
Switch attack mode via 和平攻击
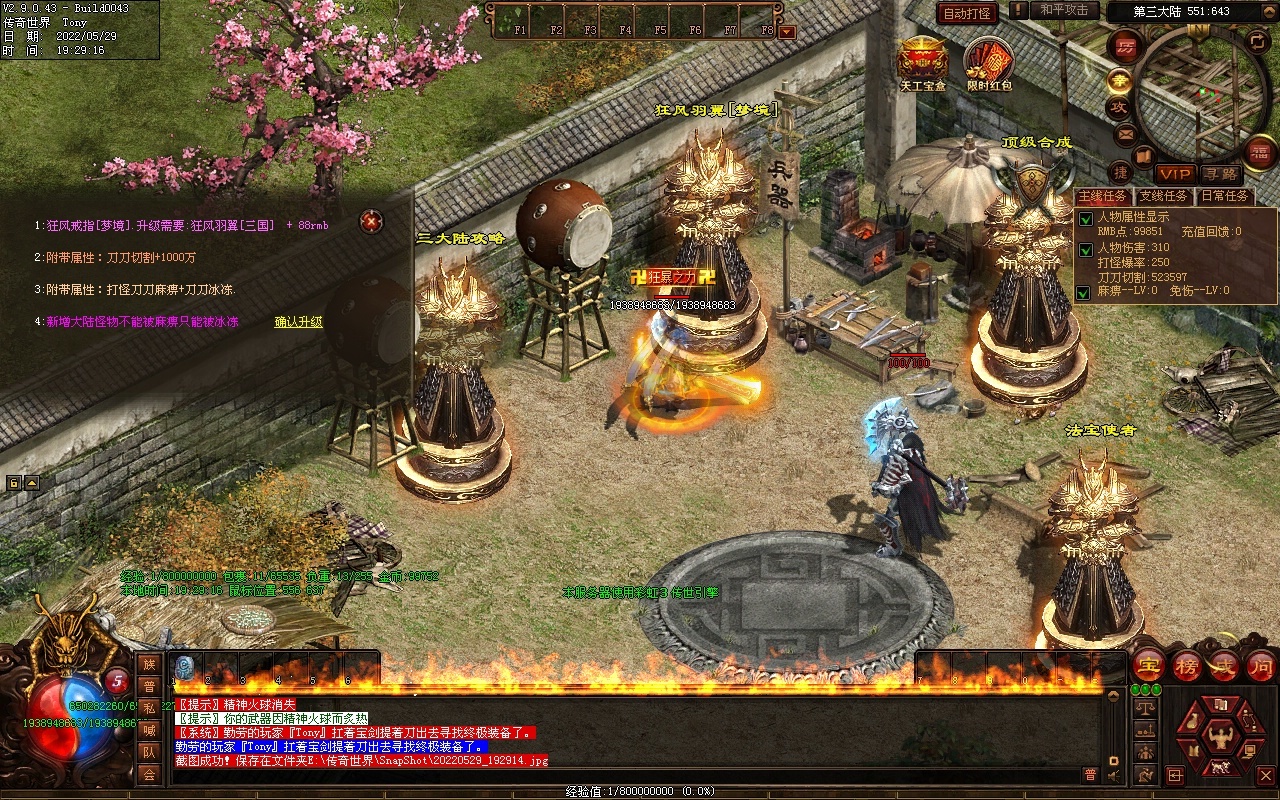1063,10
